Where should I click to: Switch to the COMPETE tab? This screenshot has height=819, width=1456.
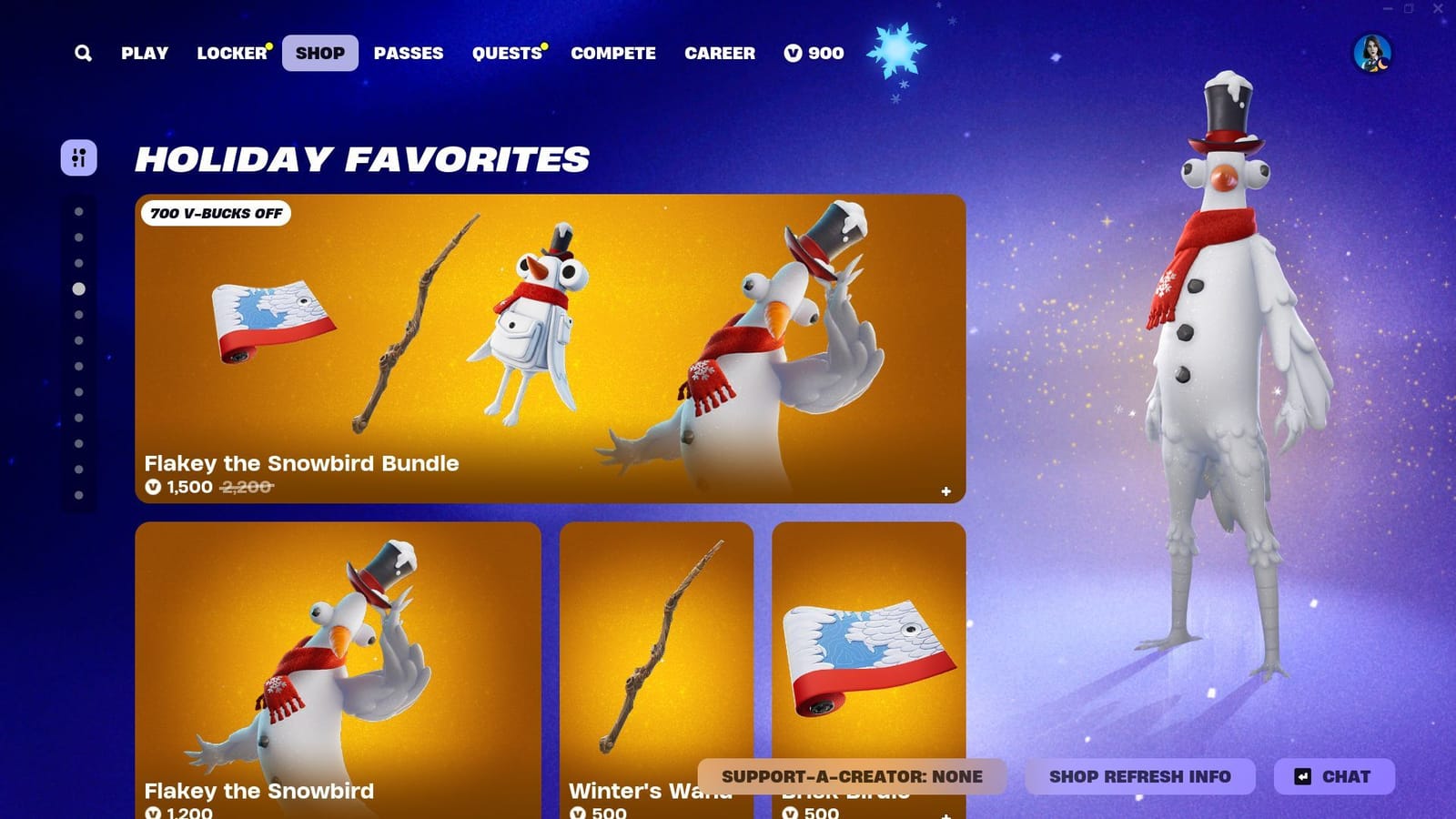[x=613, y=53]
